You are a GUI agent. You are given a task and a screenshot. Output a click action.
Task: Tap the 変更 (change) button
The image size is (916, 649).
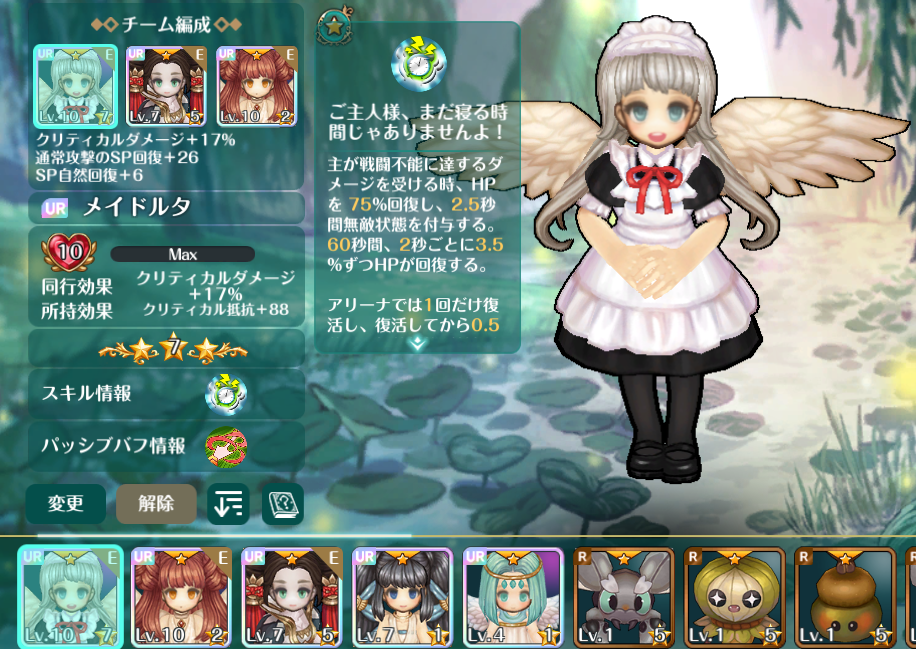(x=66, y=504)
